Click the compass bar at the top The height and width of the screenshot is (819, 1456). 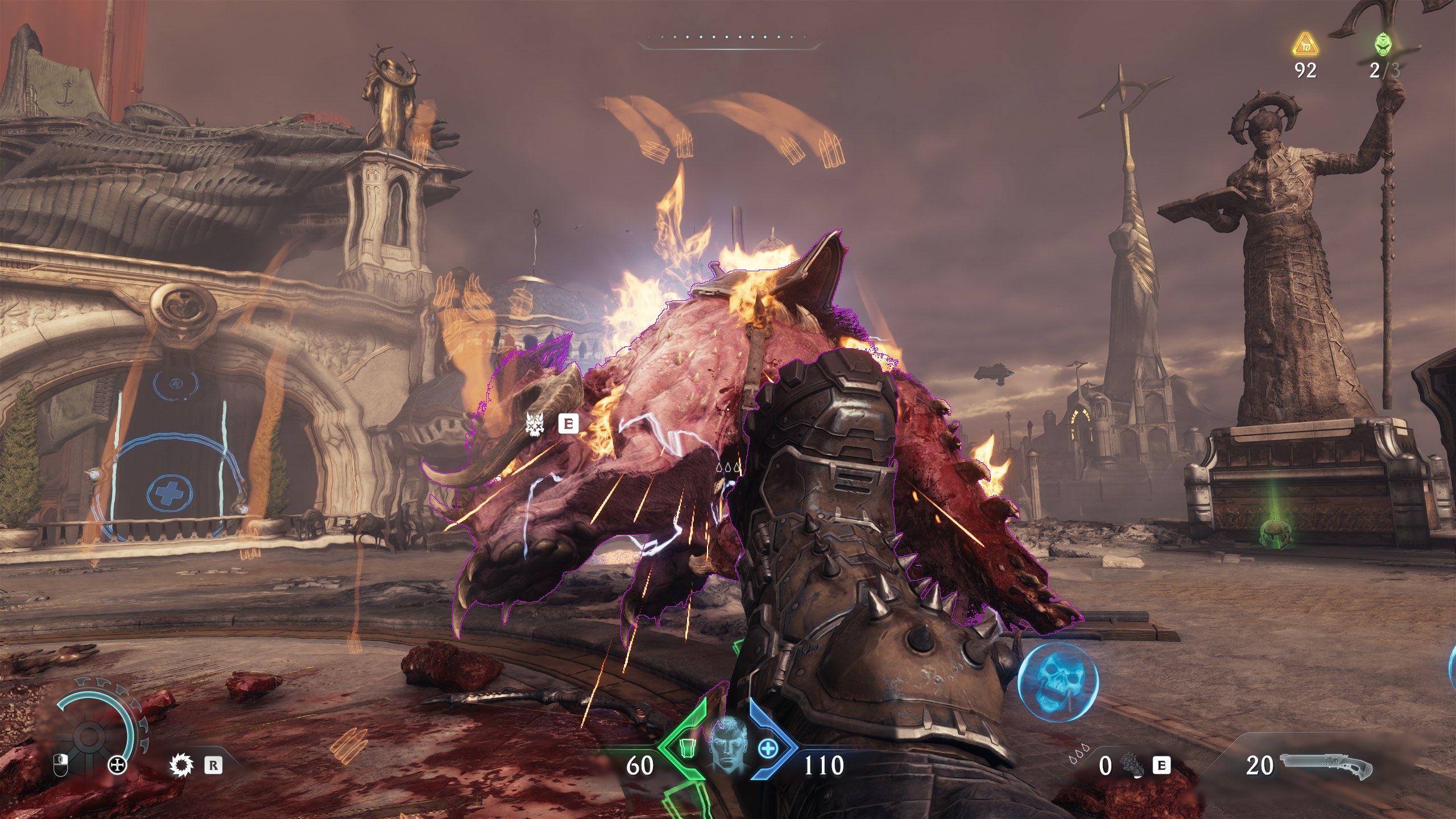click(730, 39)
